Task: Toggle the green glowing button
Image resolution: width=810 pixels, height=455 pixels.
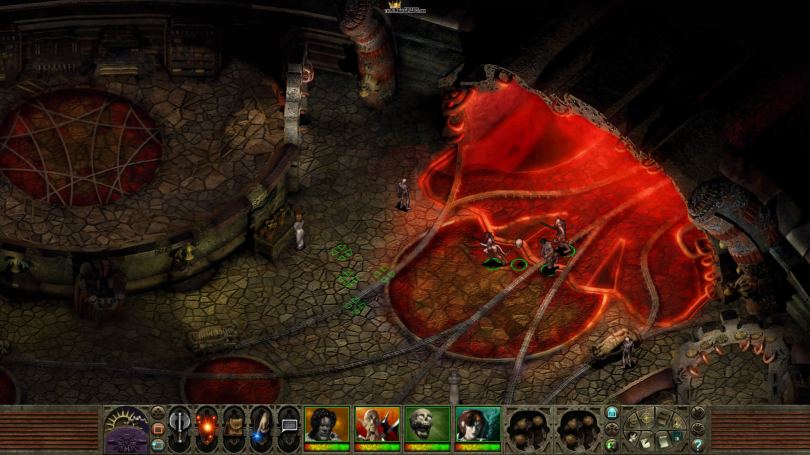Action: point(612,442)
